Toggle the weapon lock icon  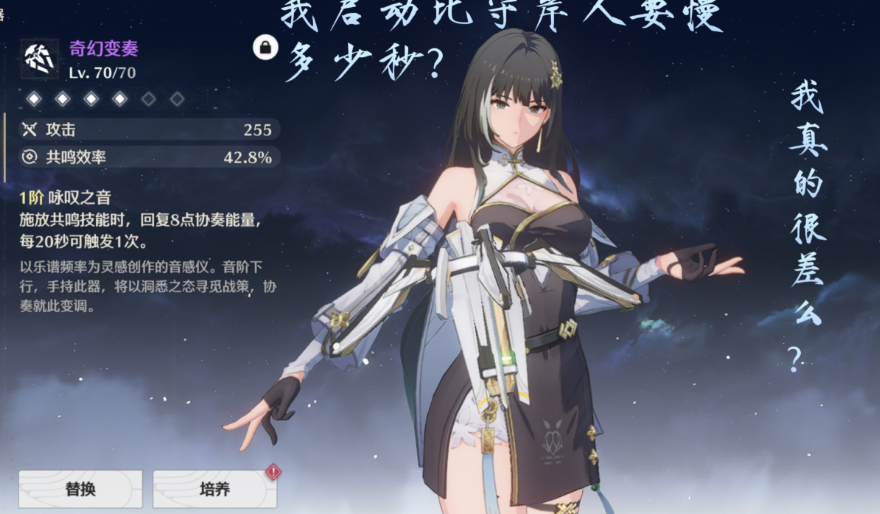pos(265,47)
